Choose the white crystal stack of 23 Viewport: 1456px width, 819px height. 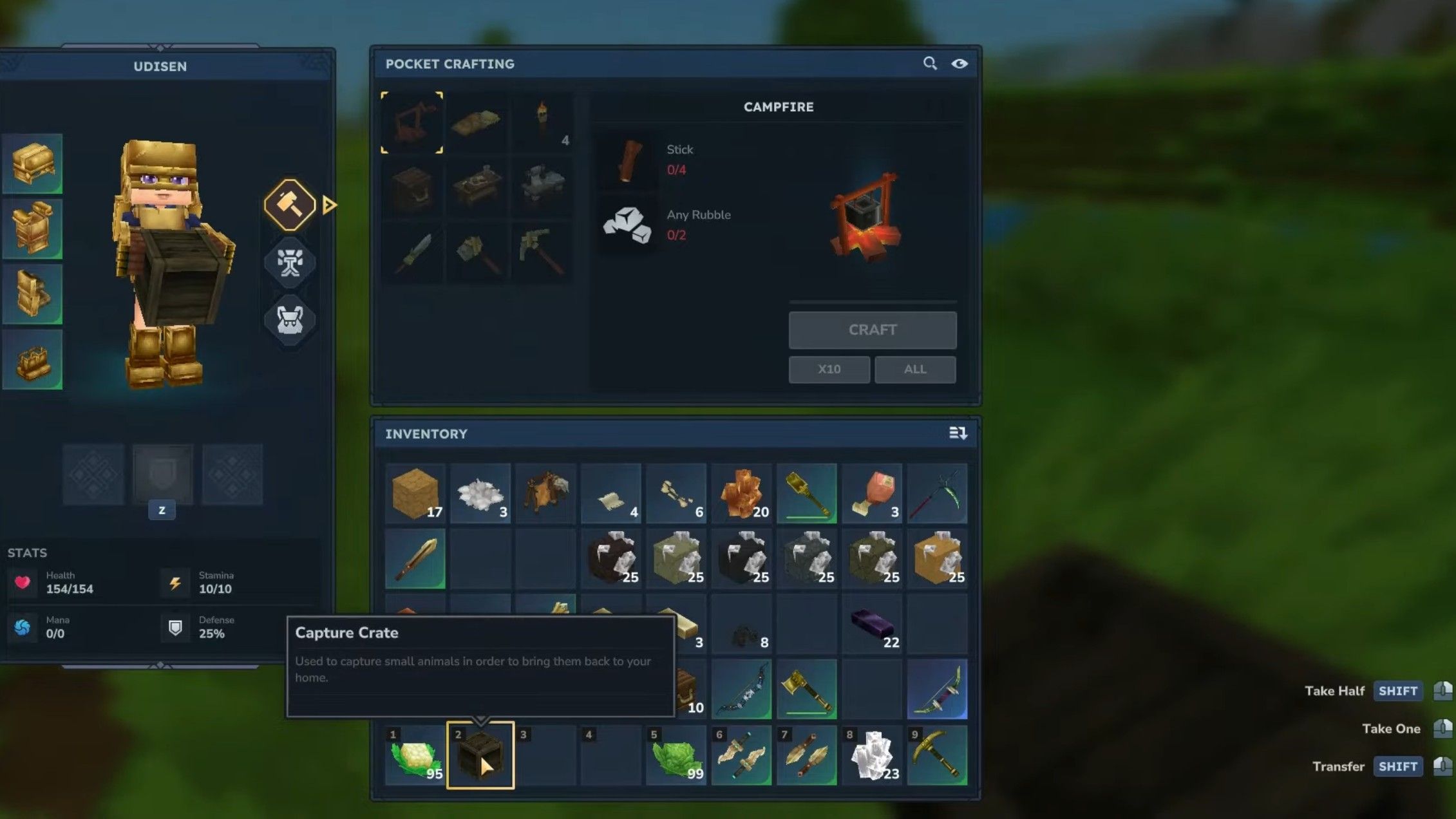pos(872,755)
